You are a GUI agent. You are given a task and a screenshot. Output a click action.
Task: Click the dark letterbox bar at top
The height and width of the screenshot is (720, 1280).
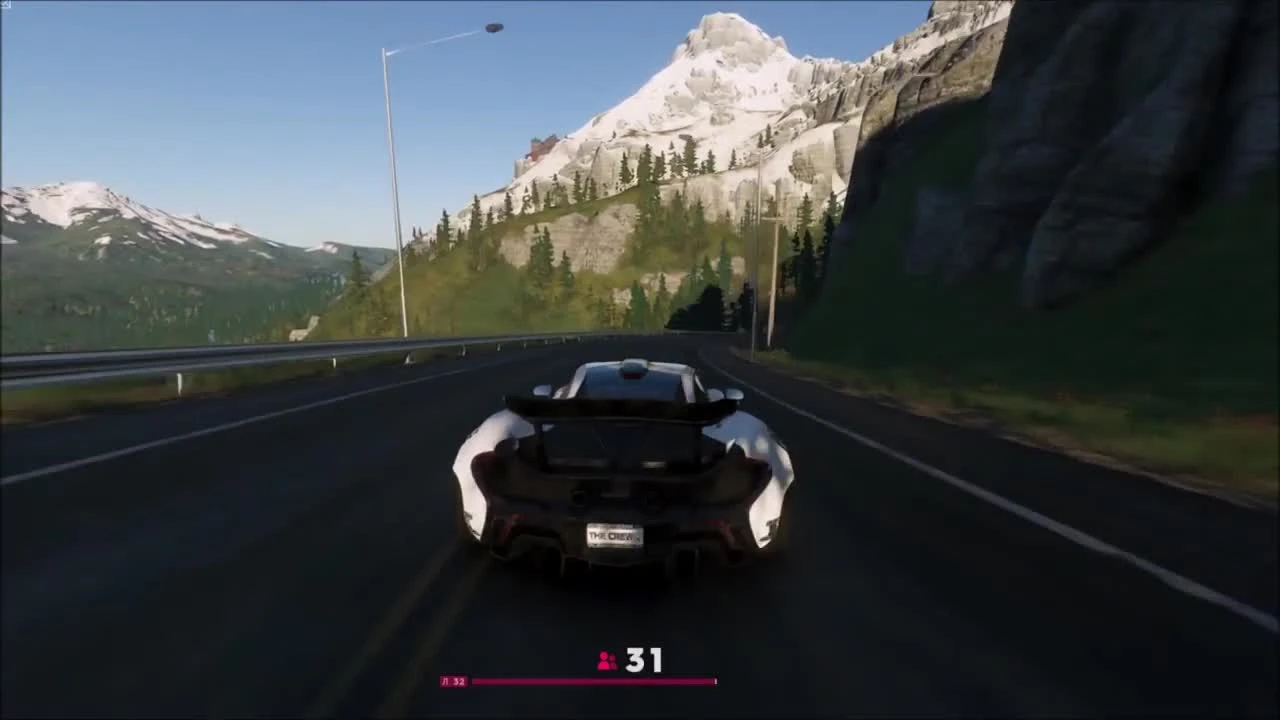tap(640, 3)
